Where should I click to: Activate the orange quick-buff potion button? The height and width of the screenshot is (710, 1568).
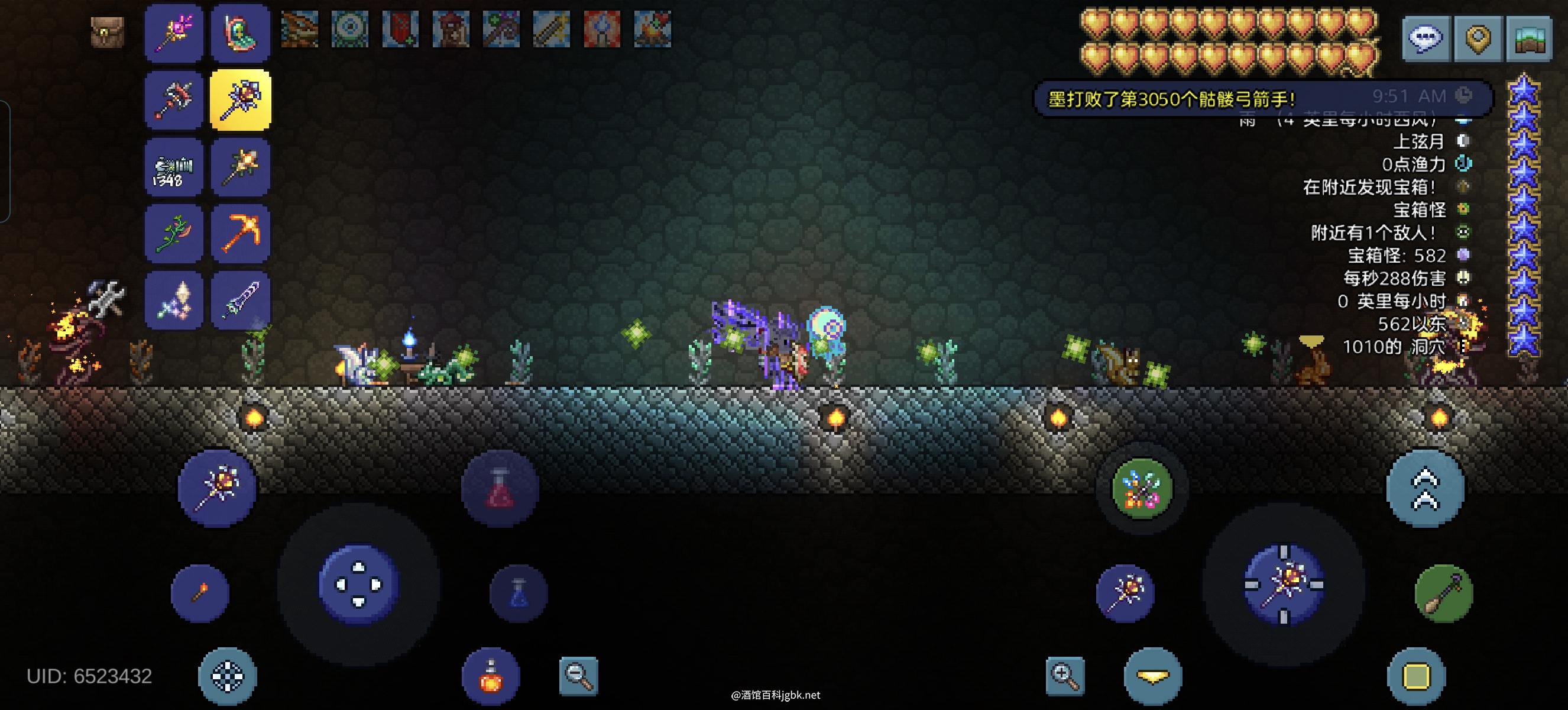[x=491, y=676]
